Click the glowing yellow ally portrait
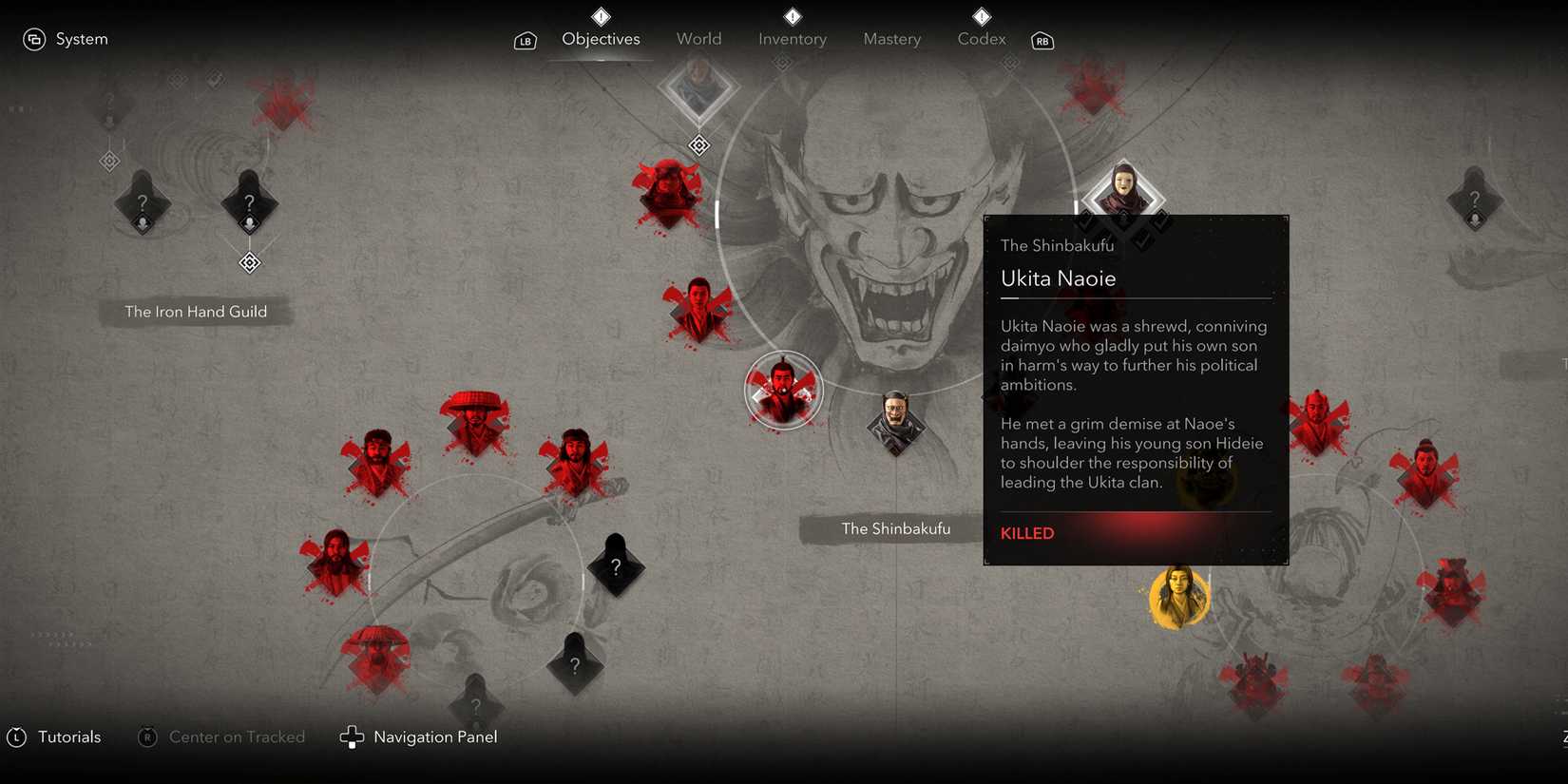This screenshot has width=1568, height=784. pyautogui.click(x=1178, y=596)
